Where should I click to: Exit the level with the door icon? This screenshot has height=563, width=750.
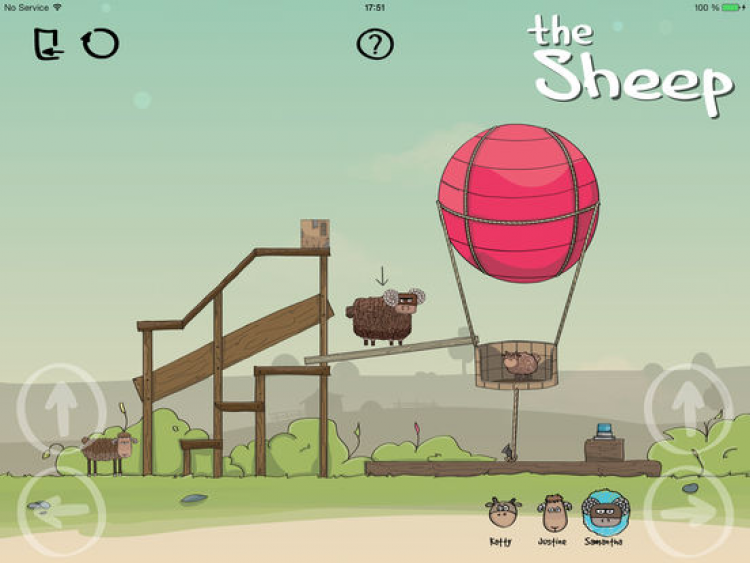[x=47, y=44]
